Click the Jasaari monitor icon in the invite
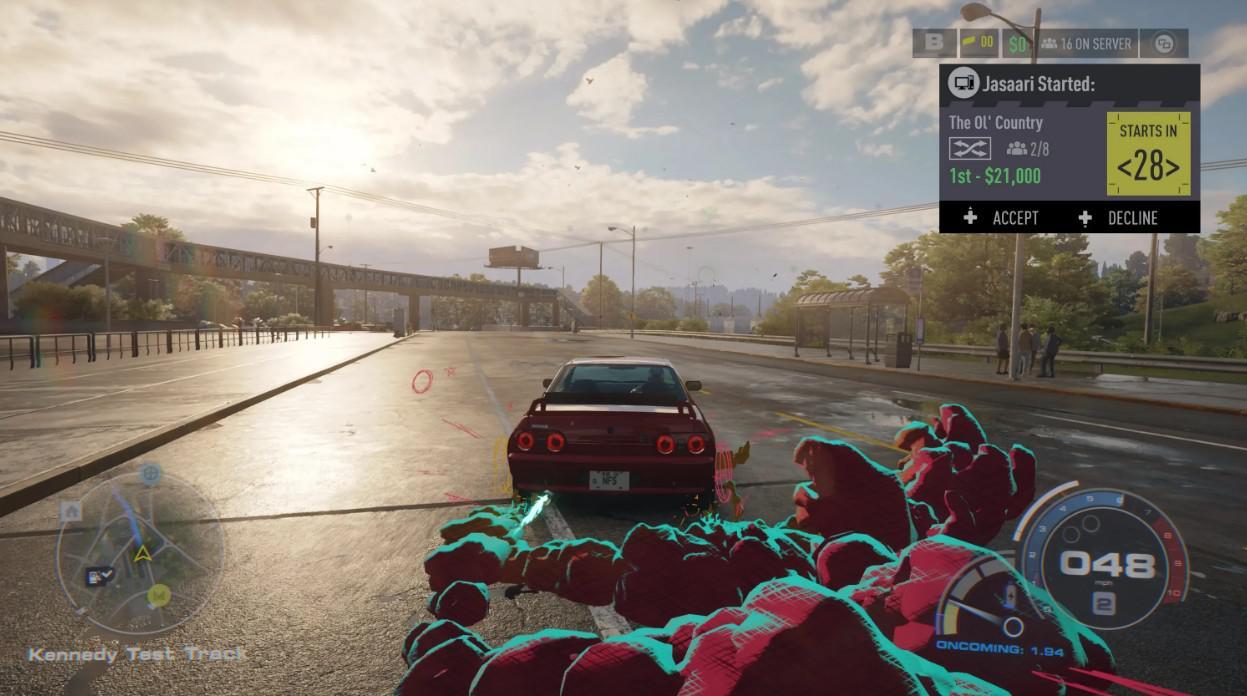The image size is (1247, 696). tap(963, 84)
